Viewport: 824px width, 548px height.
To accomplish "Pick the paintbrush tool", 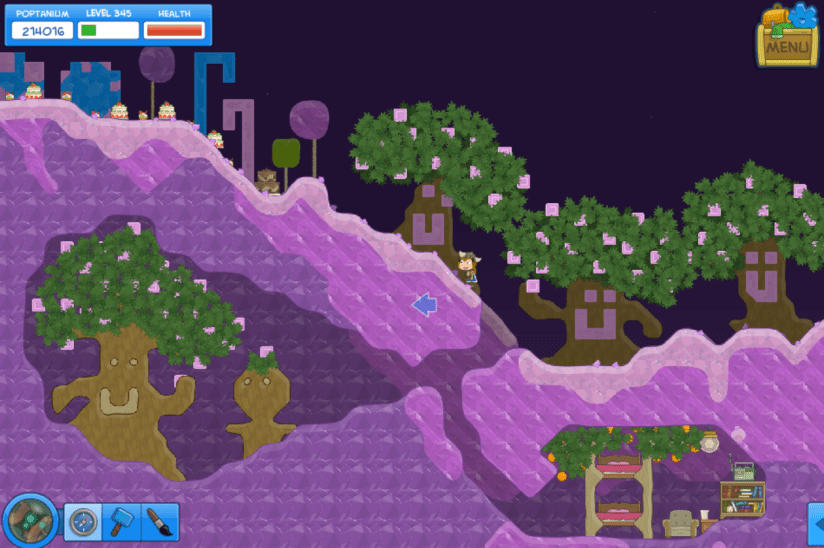I will click(x=159, y=521).
